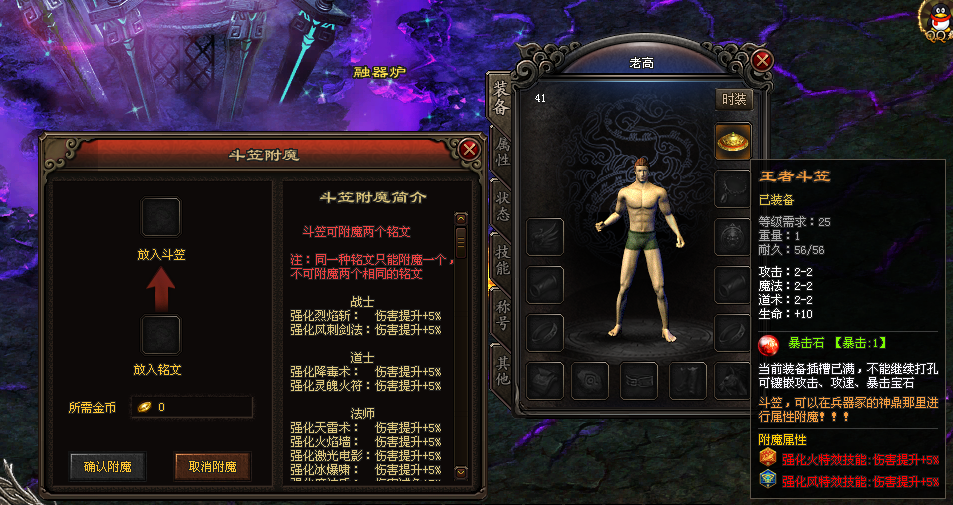Switch to the 其他 other tab
953x505 pixels.
(x=502, y=368)
